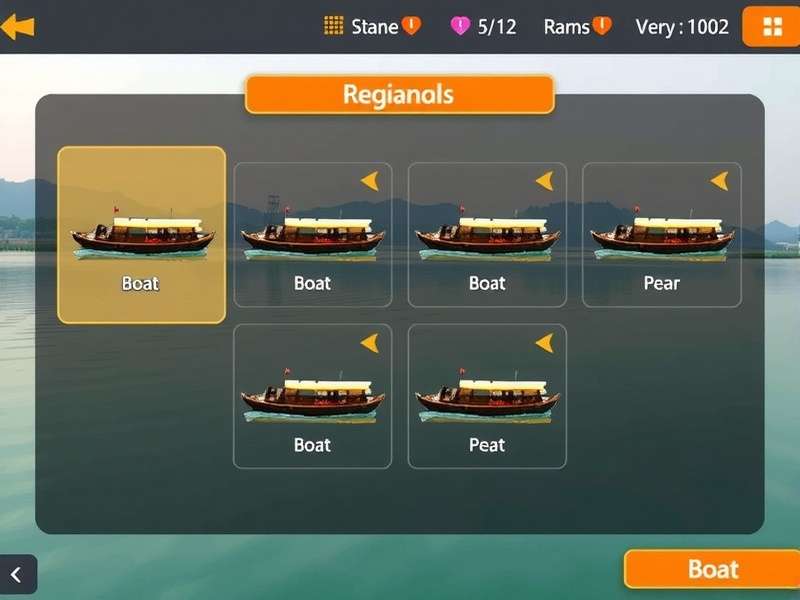This screenshot has height=600, width=800.
Task: Open the Rams entry in the top bar
Action: [576, 27]
